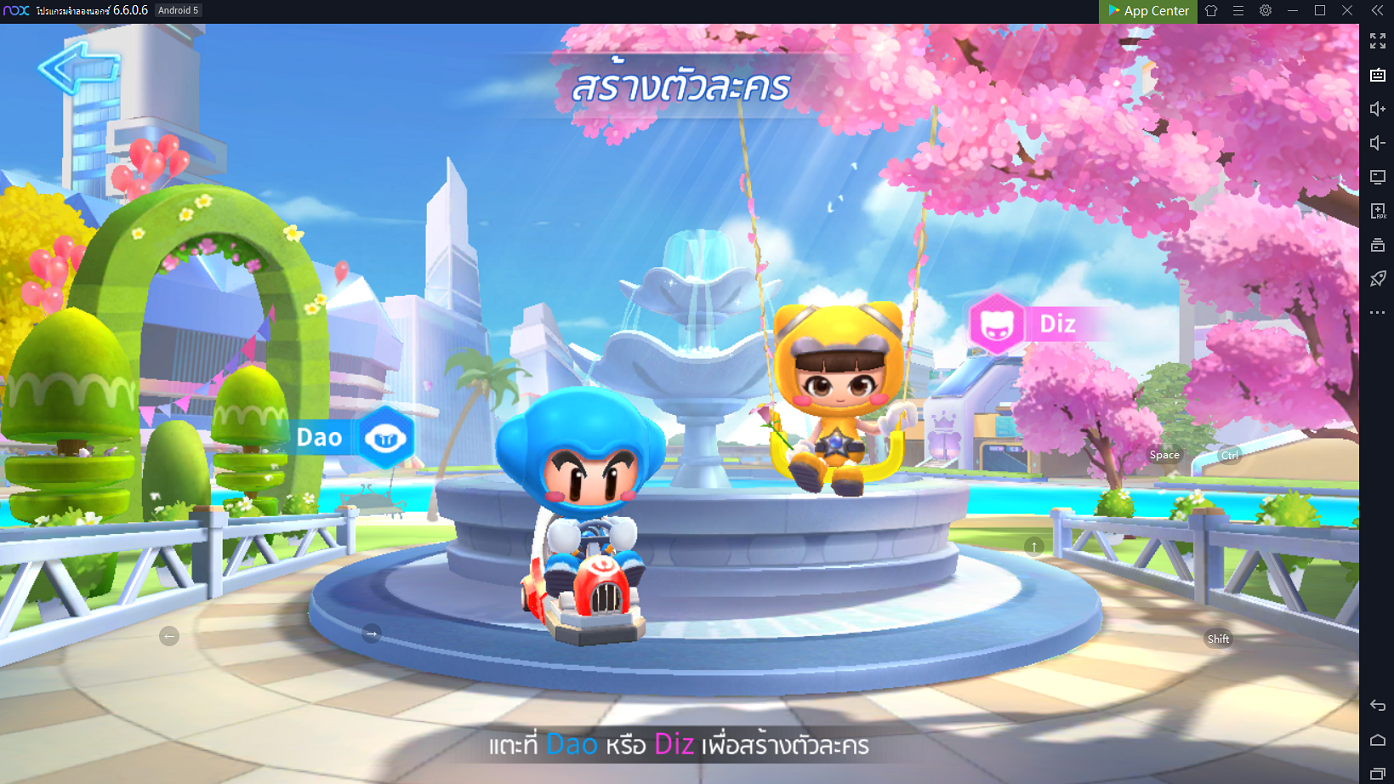Lower volume from the Nox sidebar

1377,143
